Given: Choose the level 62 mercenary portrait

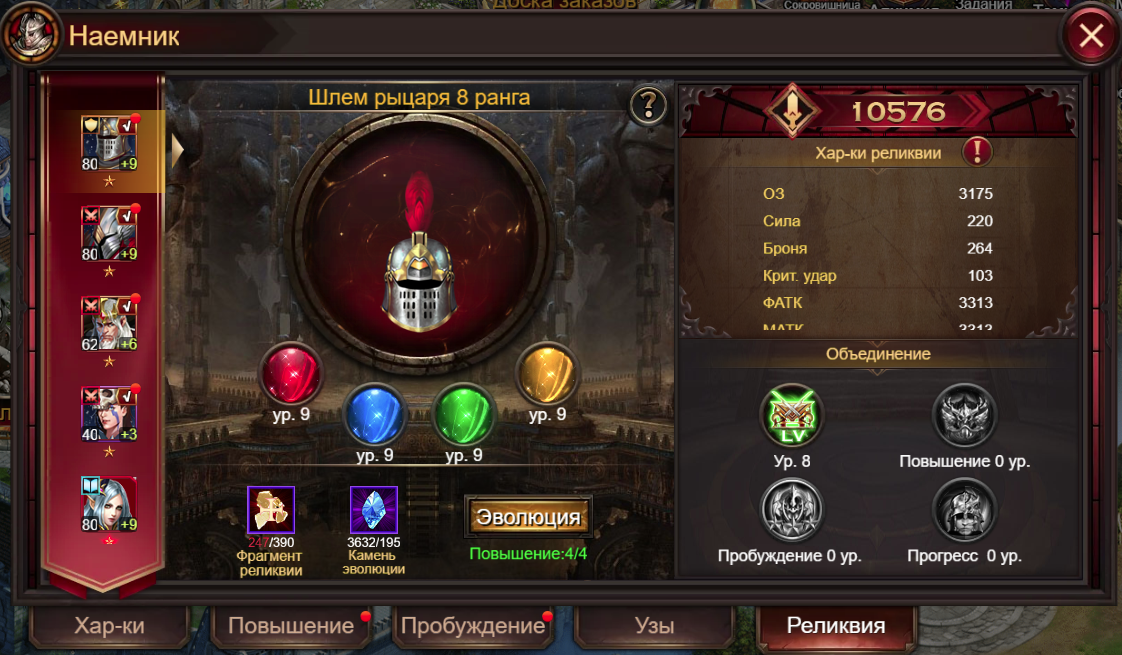Looking at the screenshot, I should 108,323.
